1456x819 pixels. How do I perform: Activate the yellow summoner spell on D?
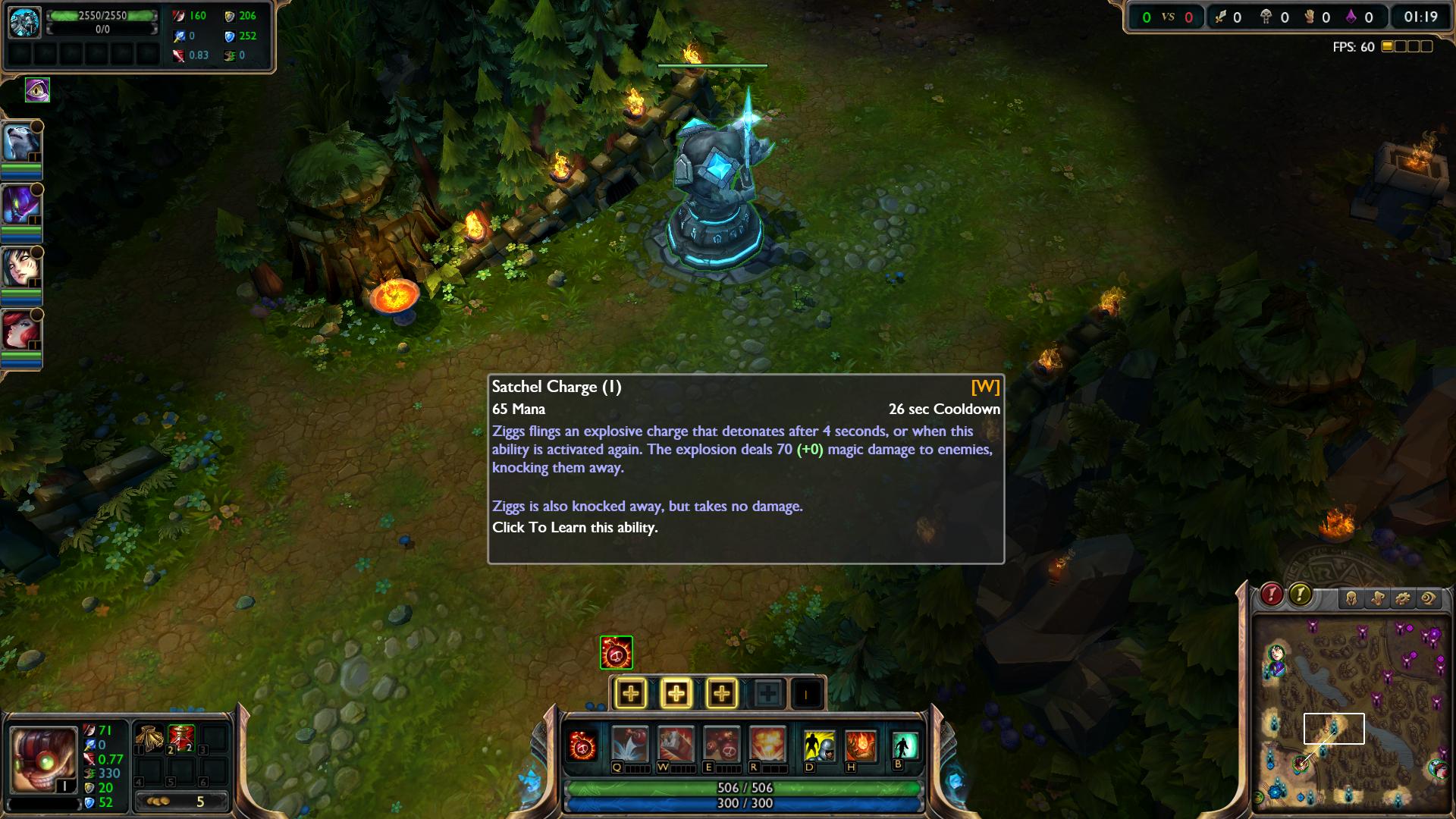click(x=819, y=746)
